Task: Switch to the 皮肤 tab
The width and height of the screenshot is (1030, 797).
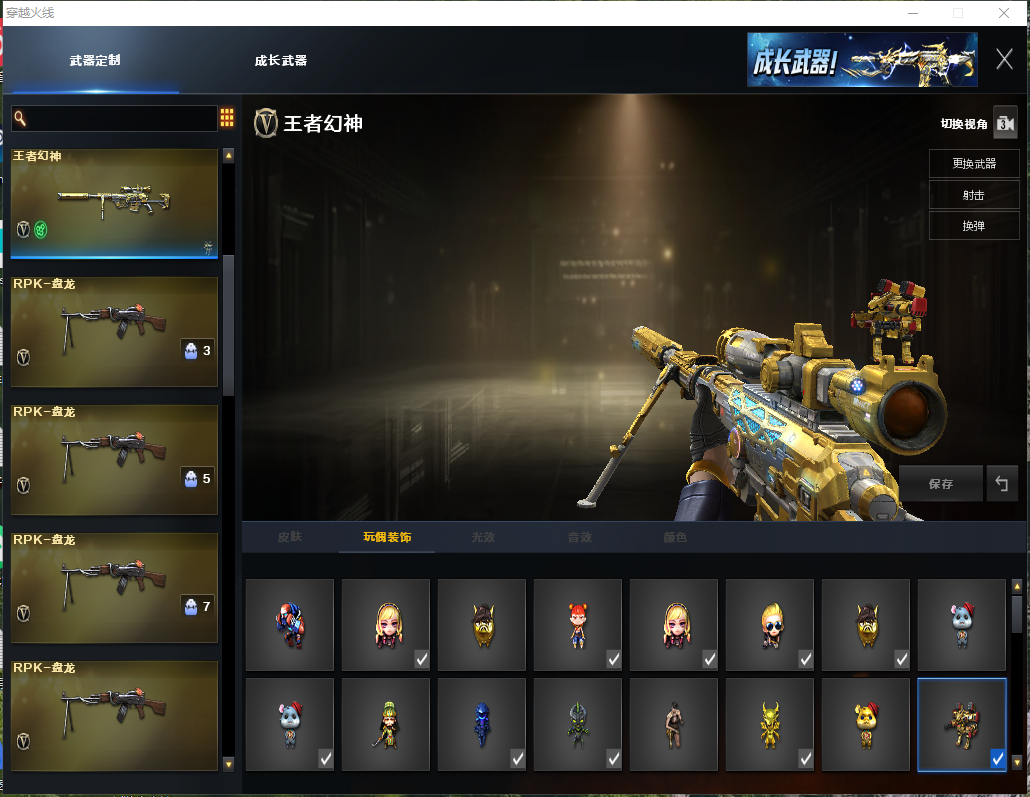Action: tap(289, 537)
